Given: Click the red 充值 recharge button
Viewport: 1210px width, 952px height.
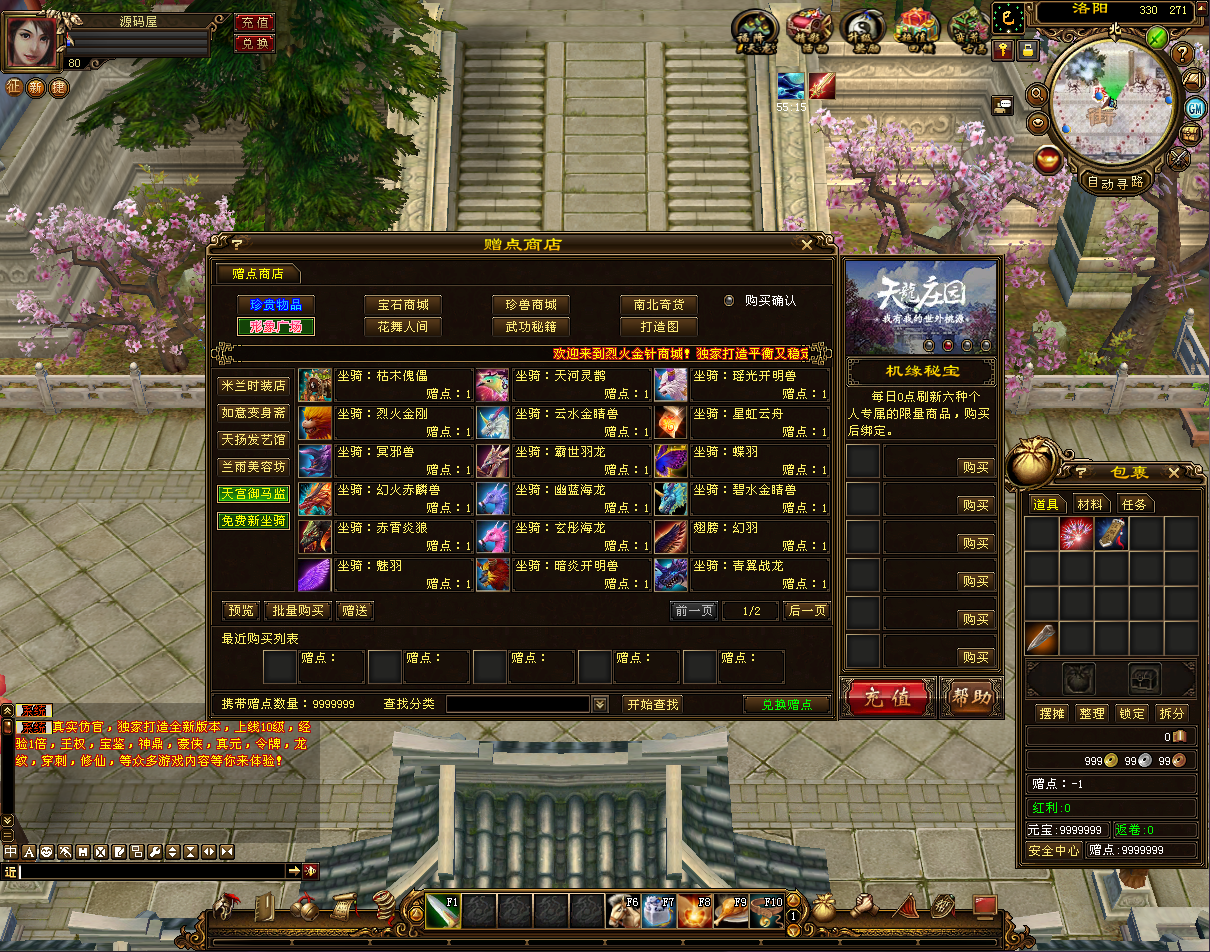Looking at the screenshot, I should click(887, 697).
